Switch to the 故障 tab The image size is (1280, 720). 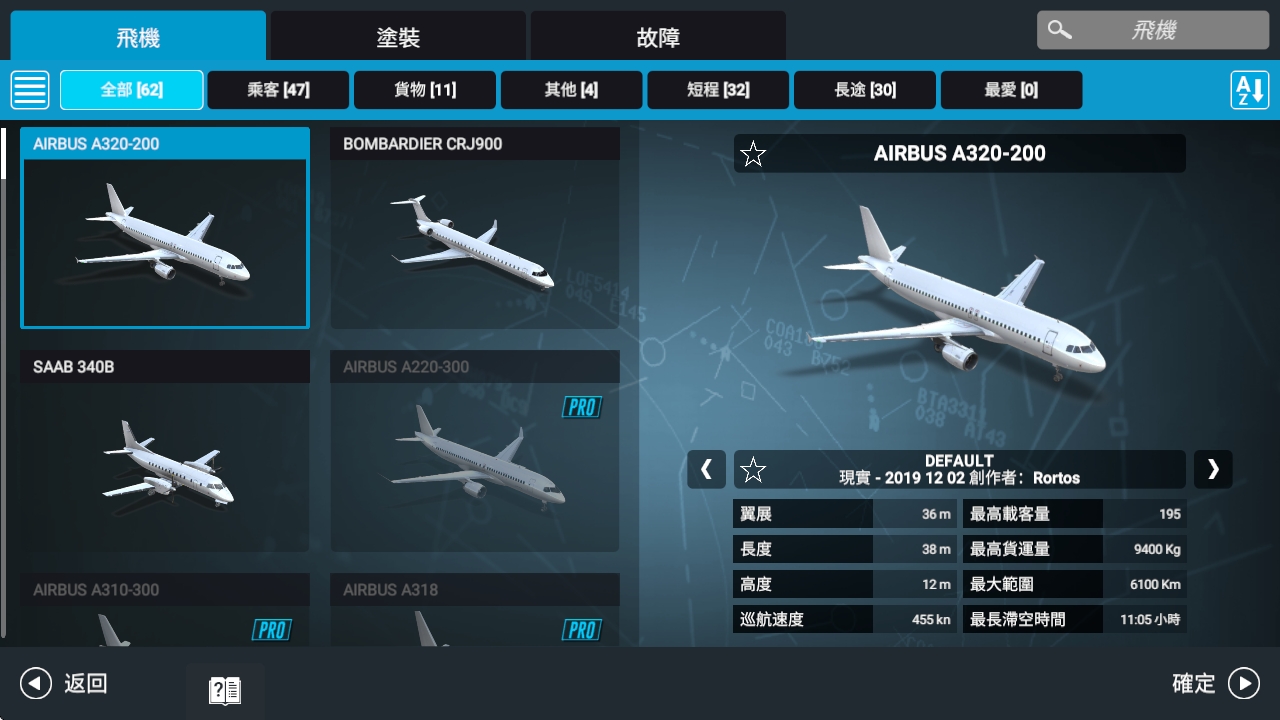656,35
